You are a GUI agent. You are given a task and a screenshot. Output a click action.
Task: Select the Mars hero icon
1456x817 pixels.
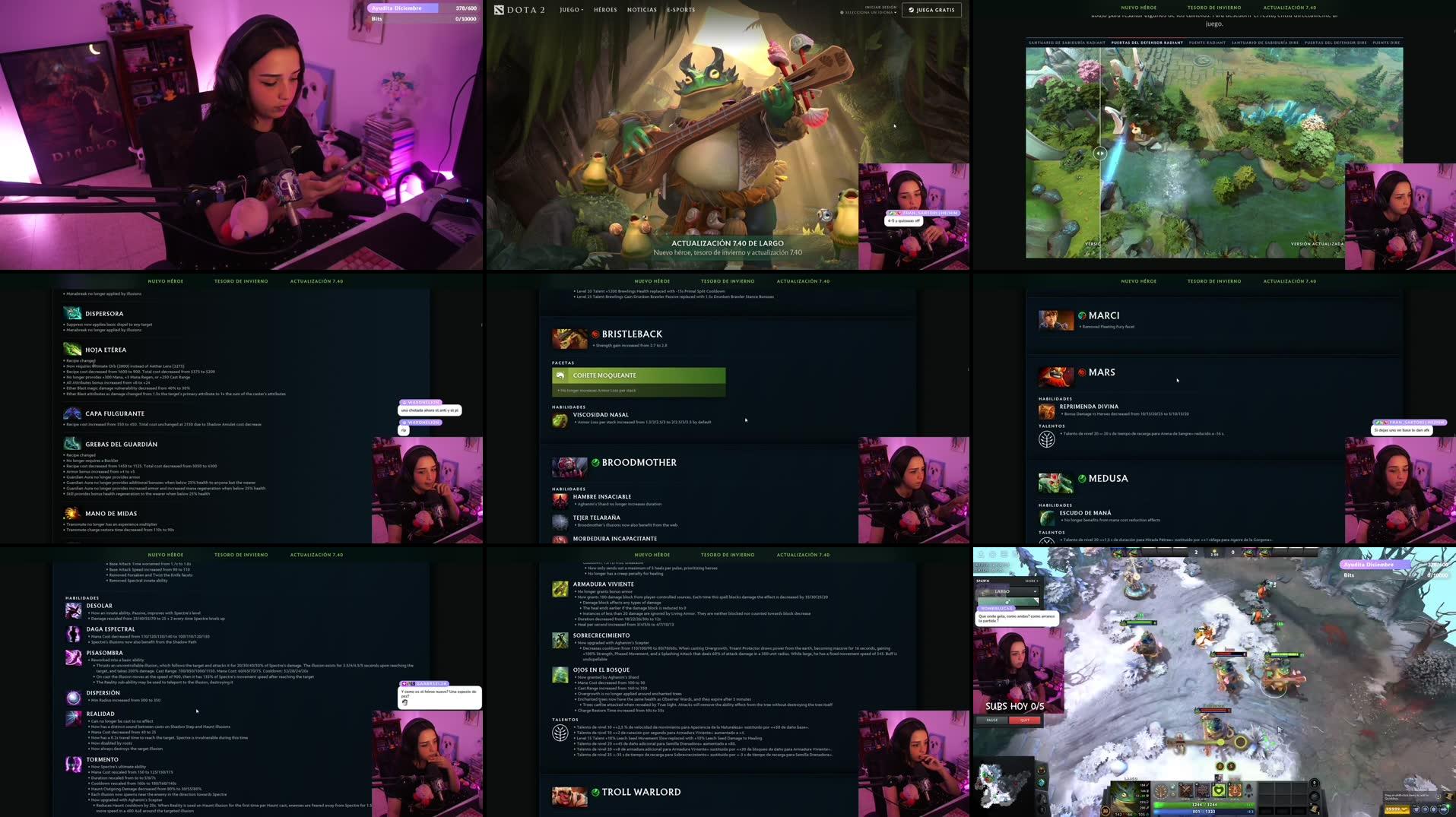[x=1058, y=377]
